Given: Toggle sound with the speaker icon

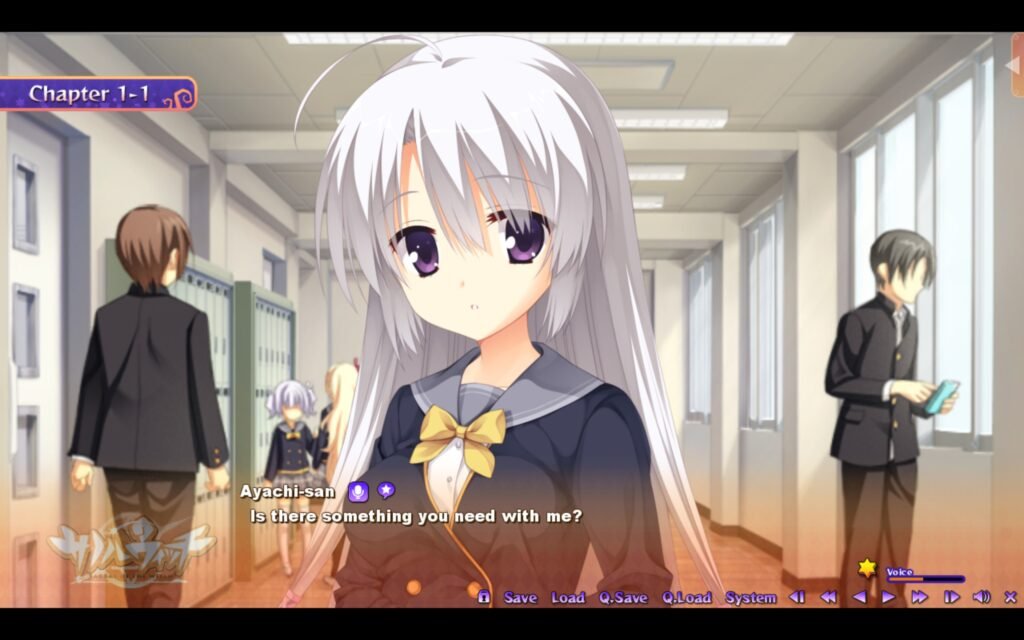Looking at the screenshot, I should coord(981,597).
